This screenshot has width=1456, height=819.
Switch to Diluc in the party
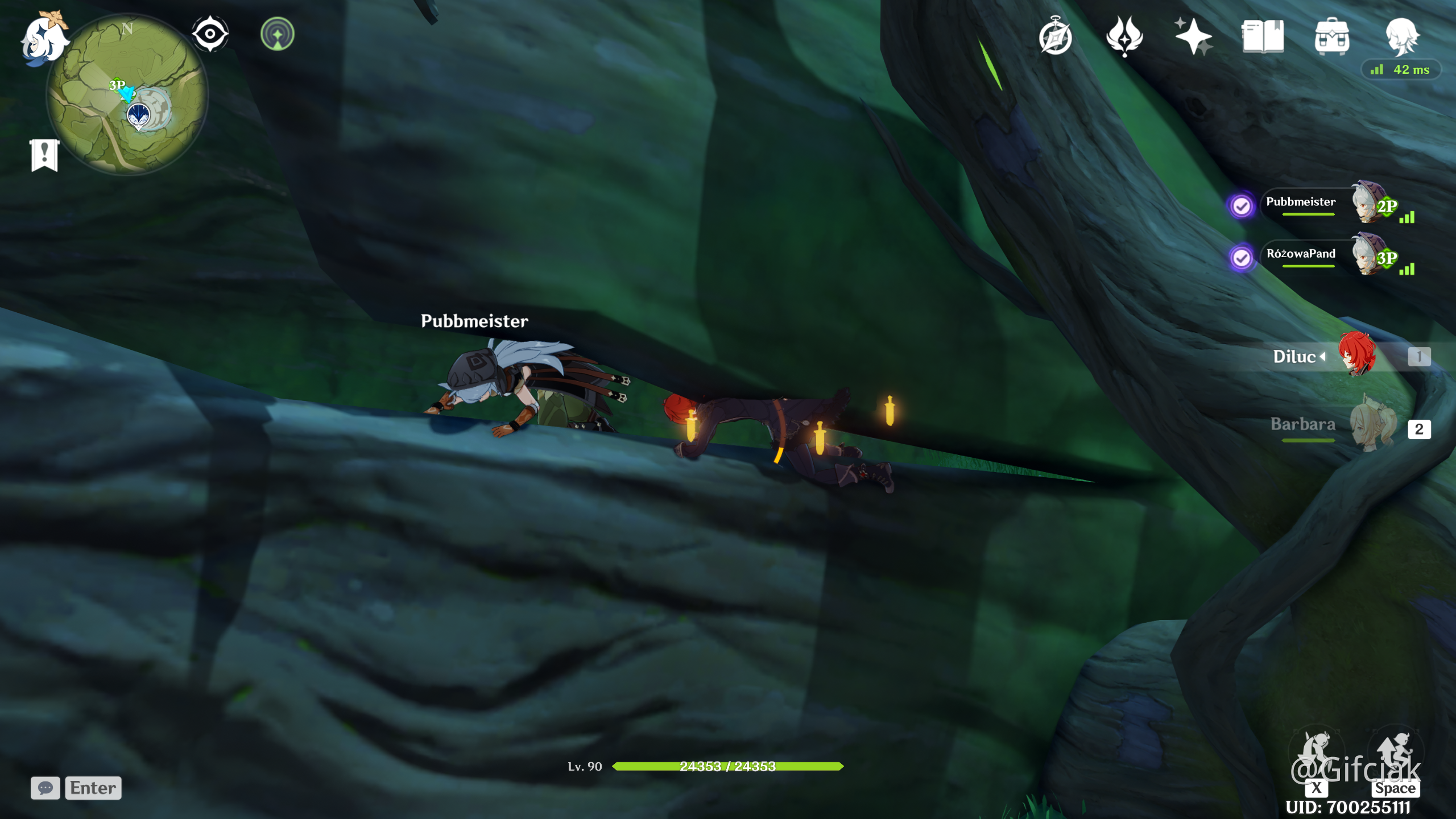1354,356
